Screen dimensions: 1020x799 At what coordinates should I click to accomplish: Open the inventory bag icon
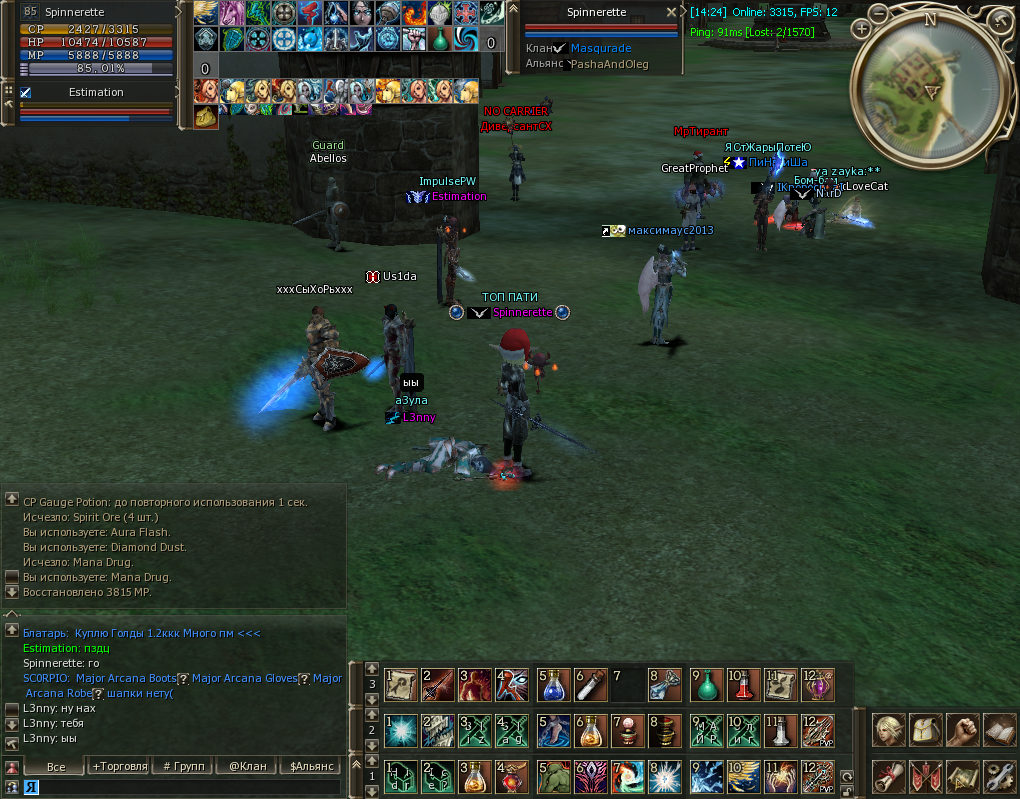pyautogui.click(x=924, y=730)
